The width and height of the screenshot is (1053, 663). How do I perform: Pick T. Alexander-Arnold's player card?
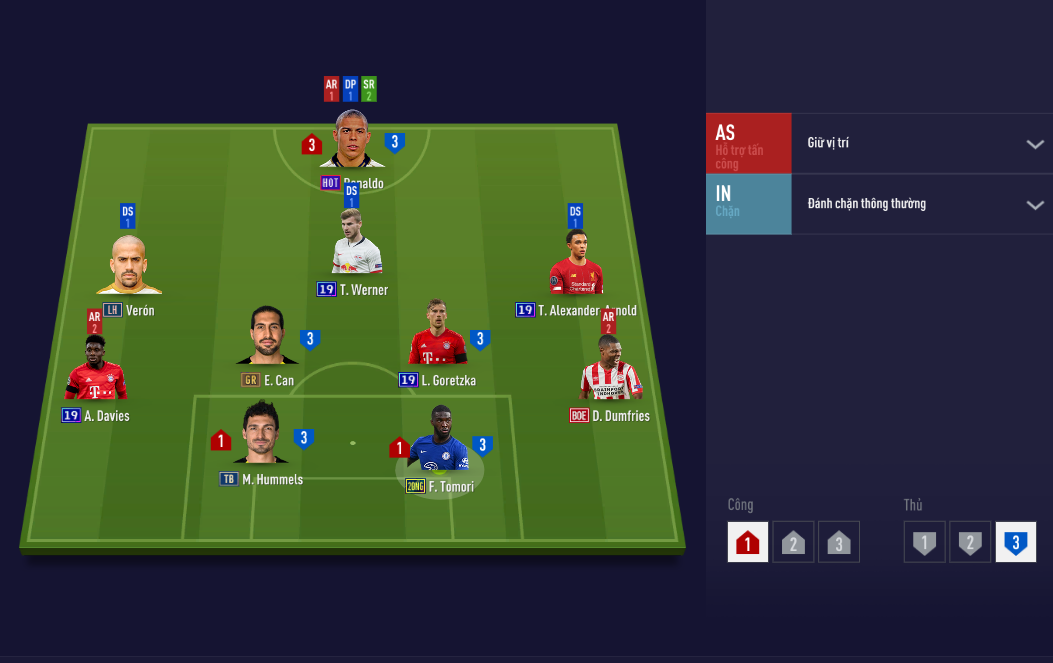click(575, 266)
